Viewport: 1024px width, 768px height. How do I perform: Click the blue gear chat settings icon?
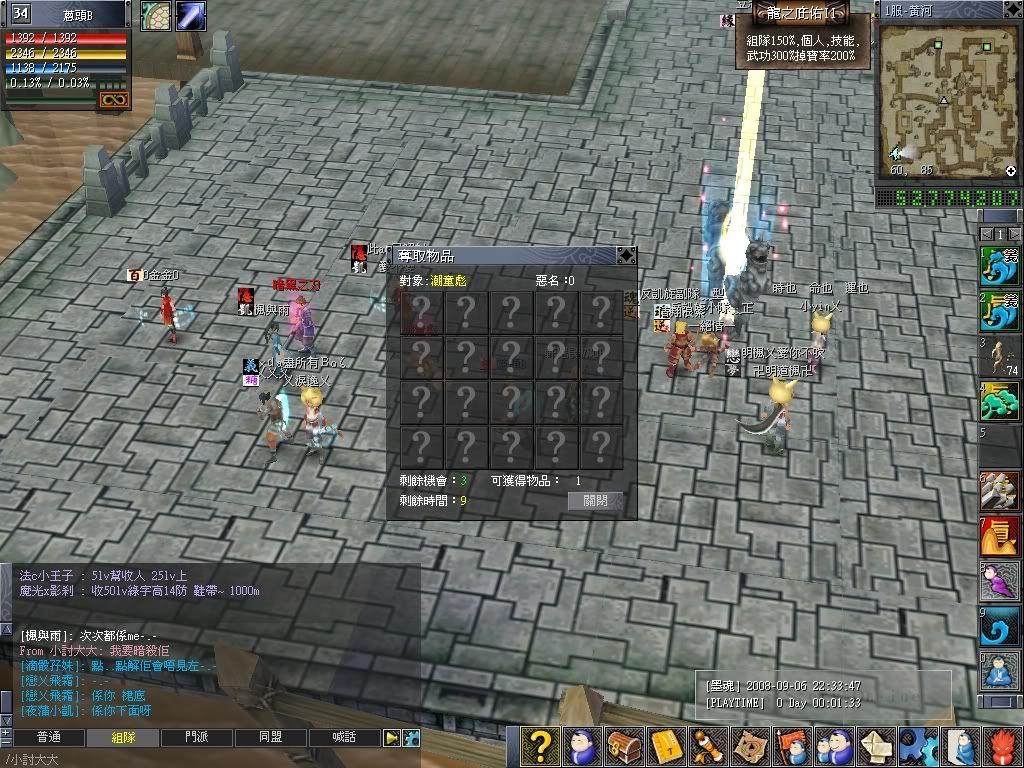(410, 737)
